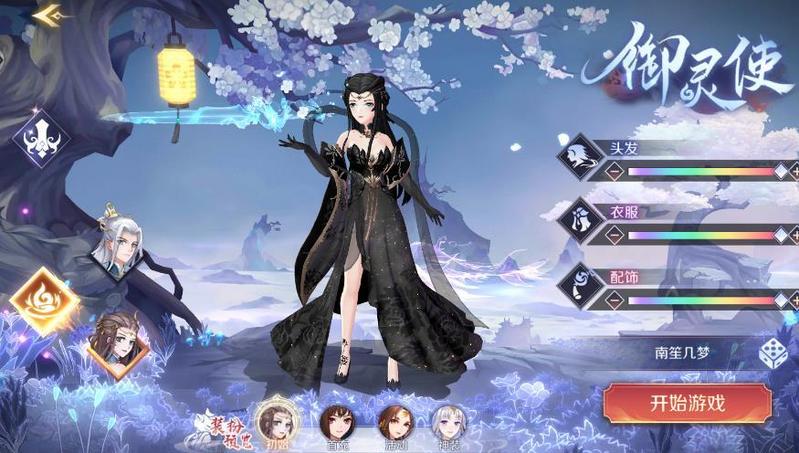799x453 pixels.
Task: Decrease the 配饰 accessory color value
Action: (x=614, y=300)
